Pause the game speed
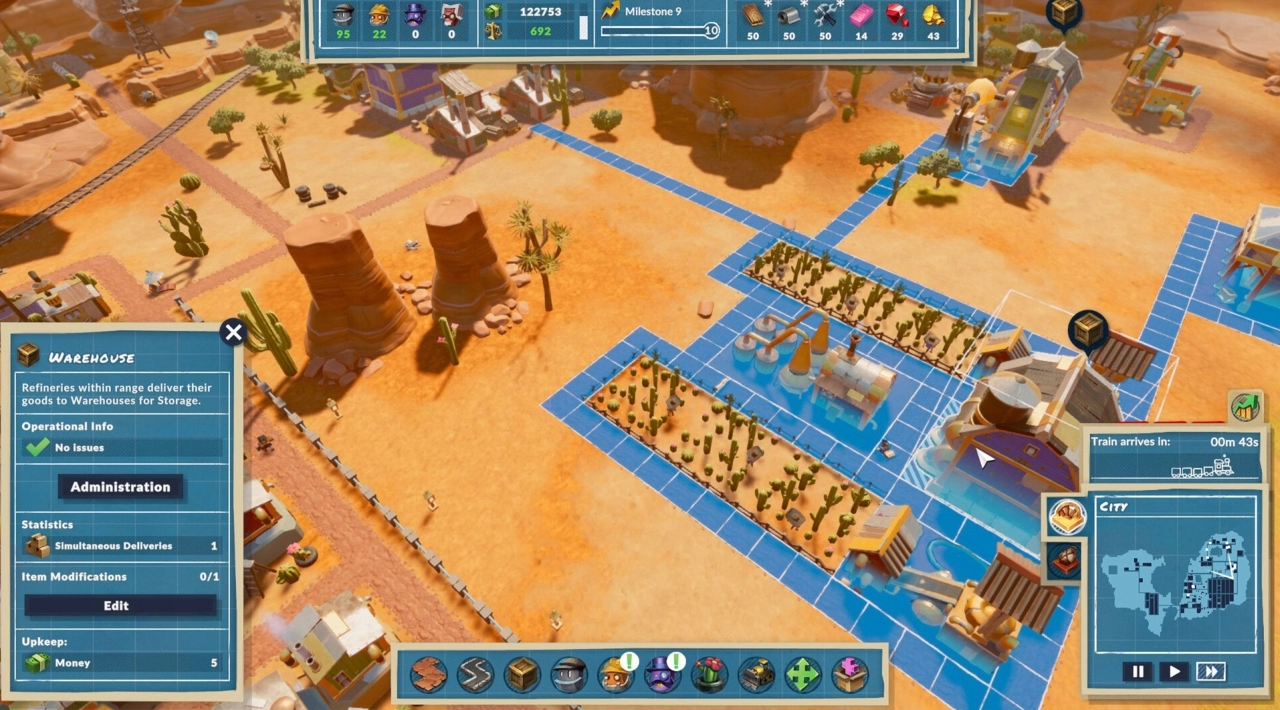The height and width of the screenshot is (710, 1280). tap(1137, 672)
